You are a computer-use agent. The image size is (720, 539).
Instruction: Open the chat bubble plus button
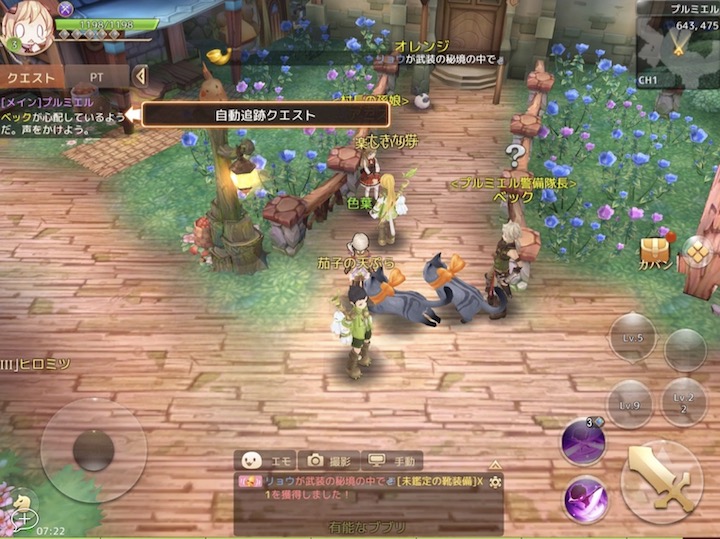pyautogui.click(x=22, y=518)
